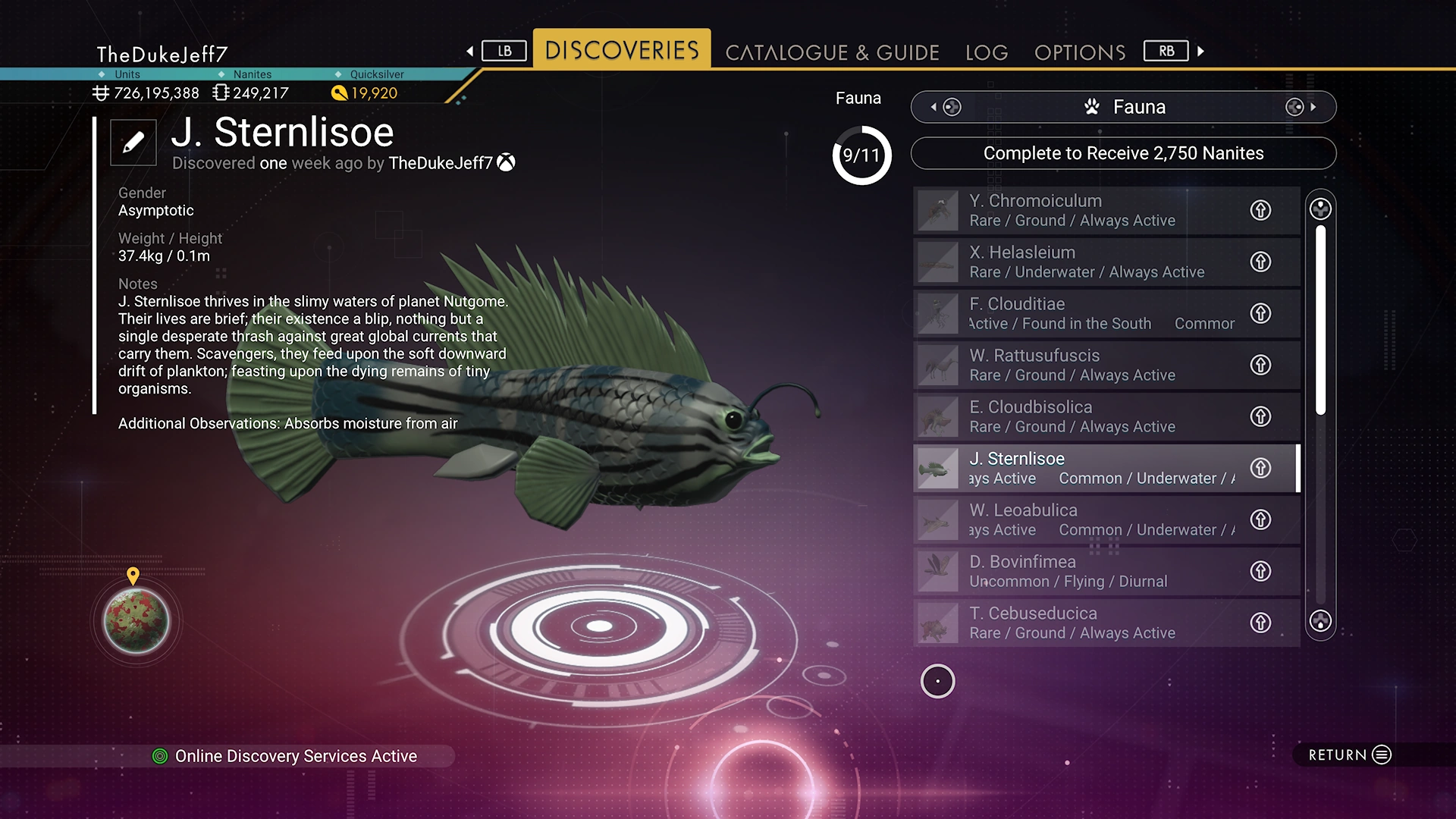
Task: Advance Fauna category to the next one
Action: coord(1302,107)
